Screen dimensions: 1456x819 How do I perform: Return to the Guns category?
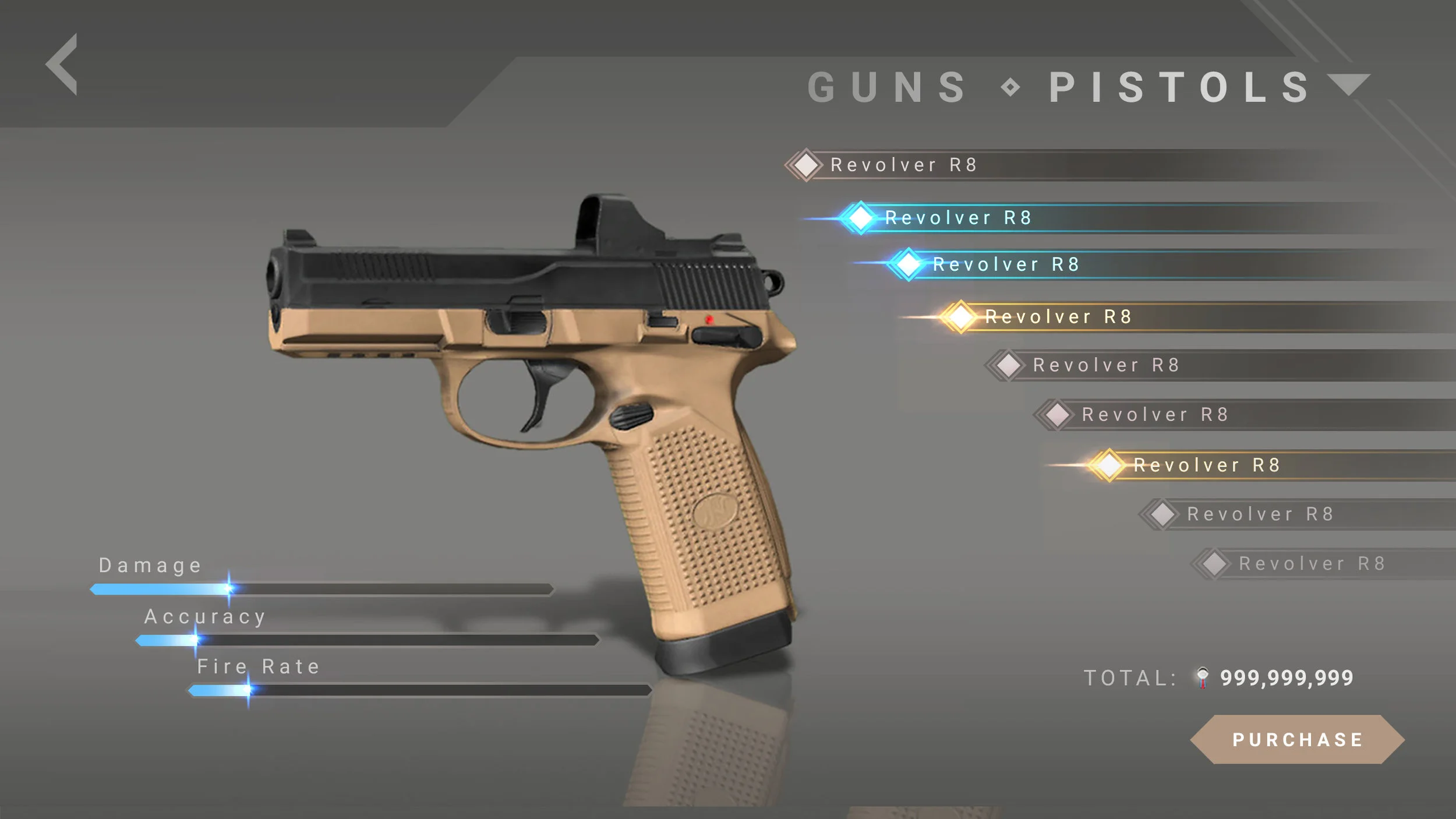pos(886,87)
